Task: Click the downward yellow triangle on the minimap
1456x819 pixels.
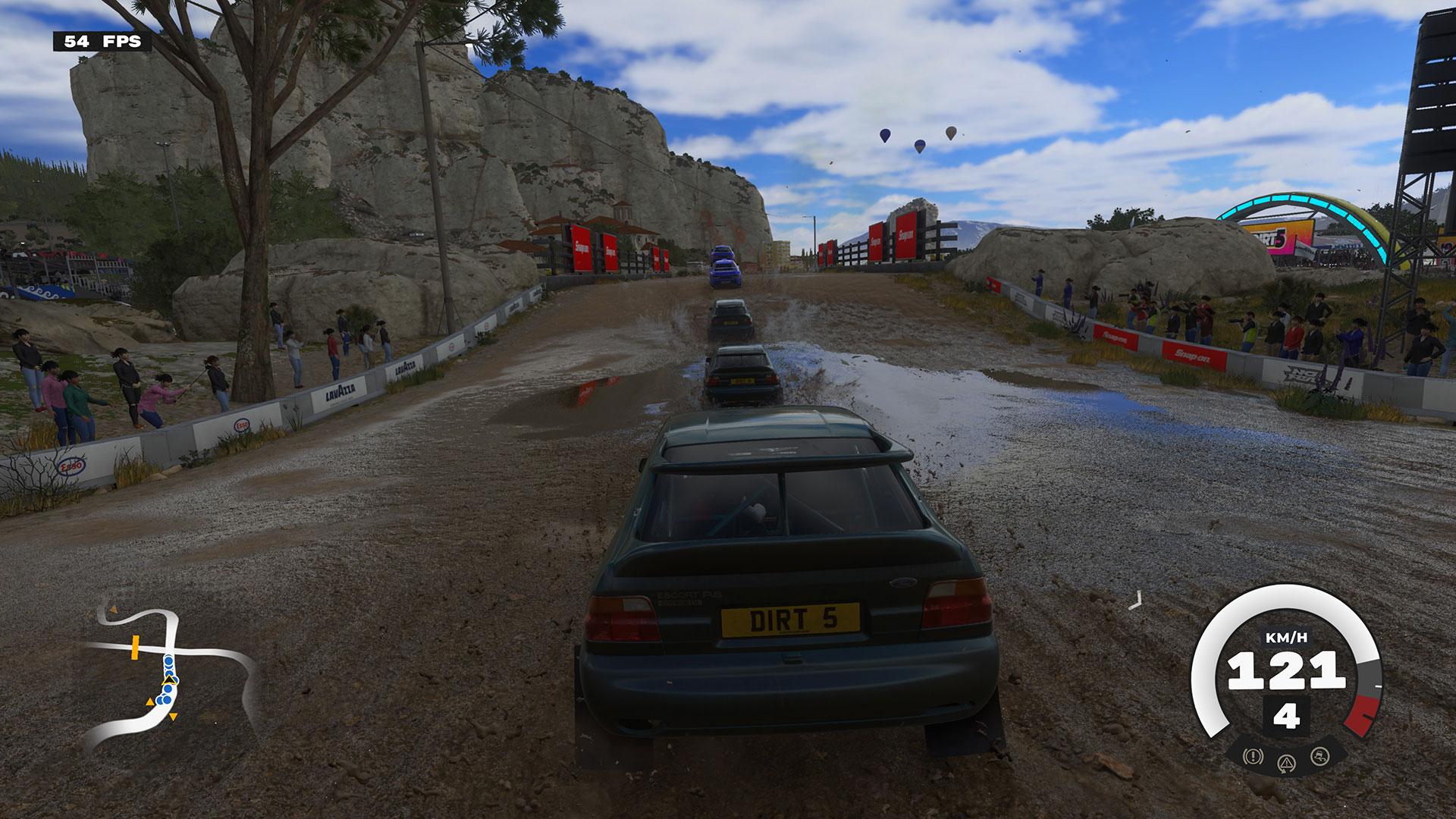Action: coord(173,717)
